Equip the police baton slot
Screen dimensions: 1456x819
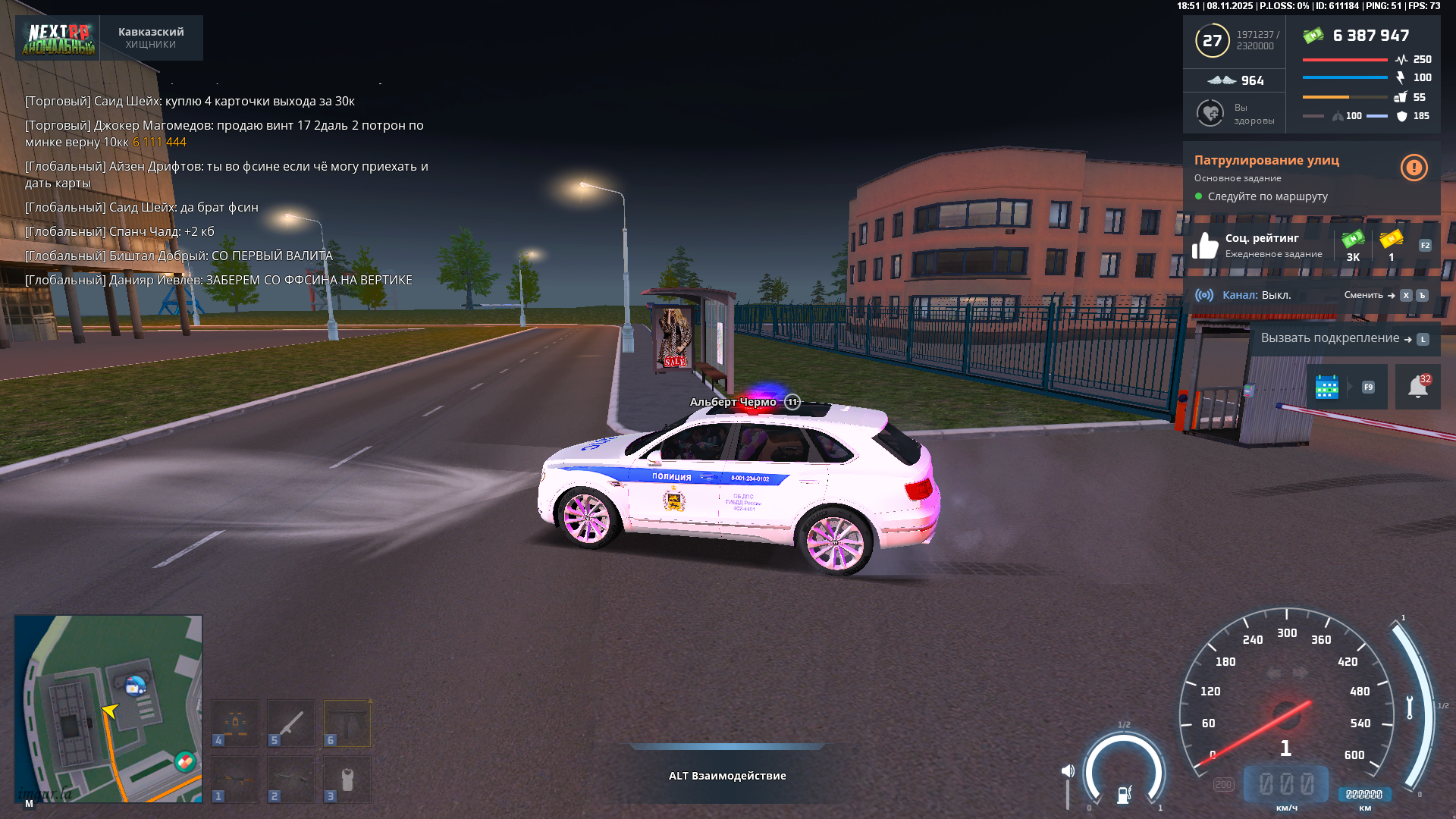[x=291, y=723]
